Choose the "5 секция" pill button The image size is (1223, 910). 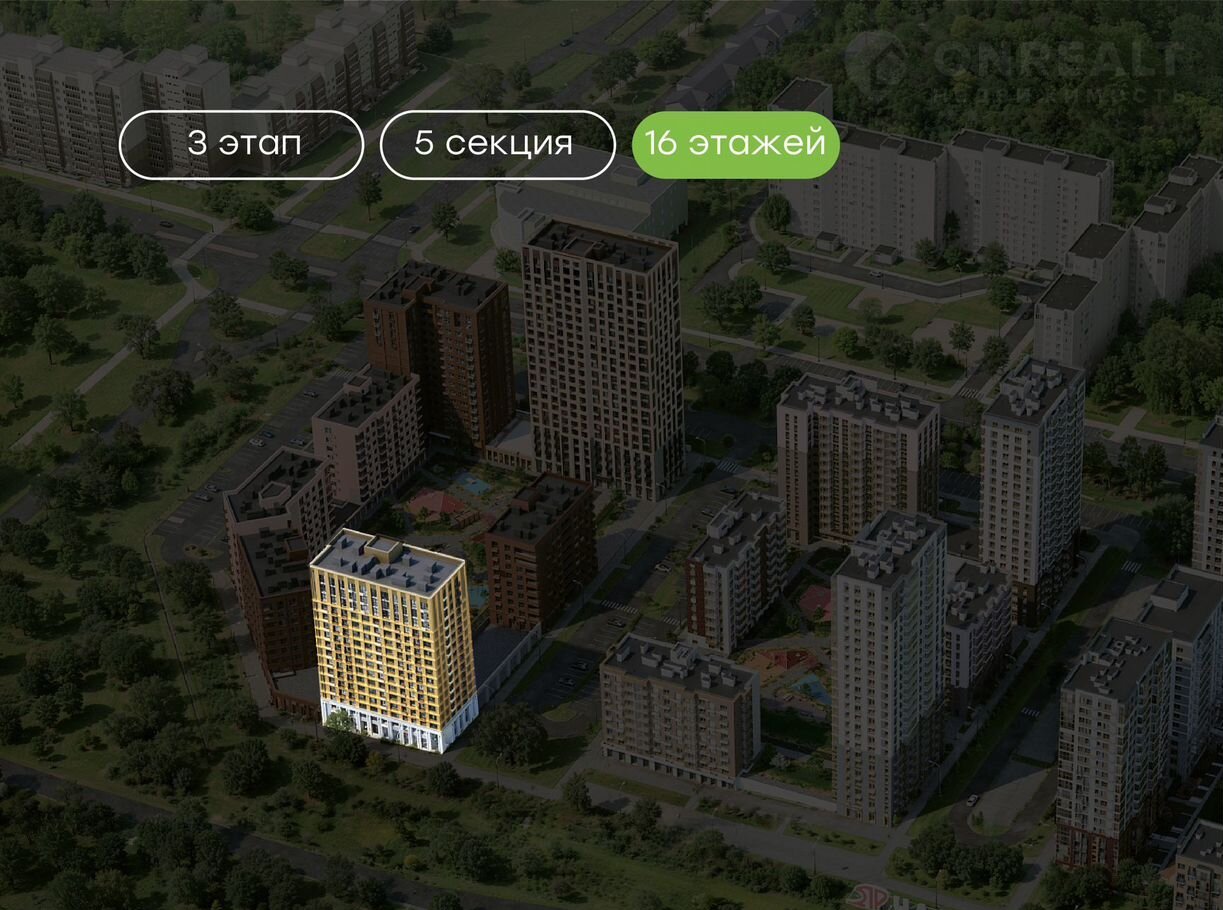pos(497,144)
